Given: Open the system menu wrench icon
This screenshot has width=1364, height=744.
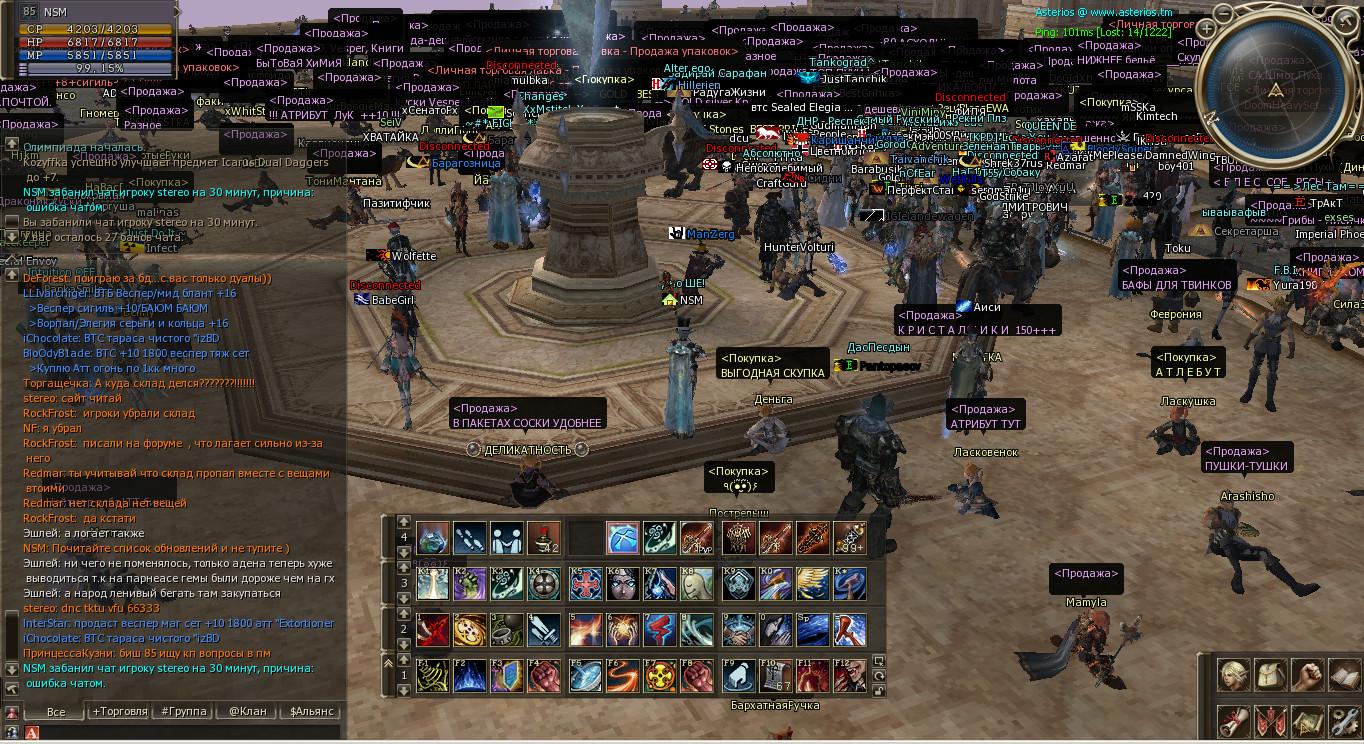Looking at the screenshot, I should coord(1345,720).
